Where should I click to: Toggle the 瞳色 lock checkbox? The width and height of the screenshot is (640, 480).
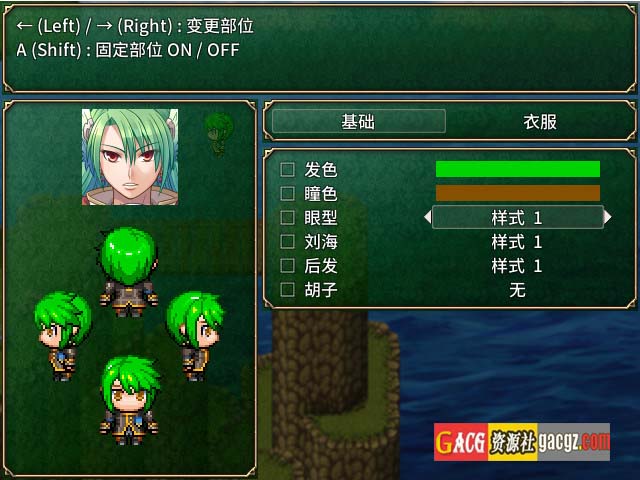click(288, 193)
